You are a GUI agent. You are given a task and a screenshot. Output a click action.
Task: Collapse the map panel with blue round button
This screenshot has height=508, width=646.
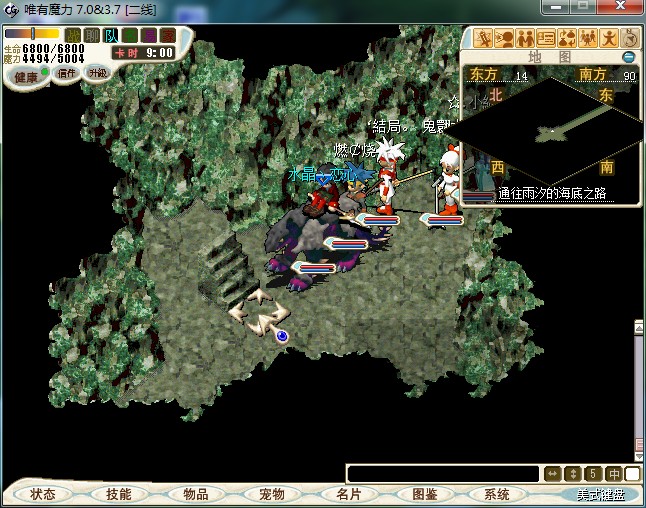(629, 57)
